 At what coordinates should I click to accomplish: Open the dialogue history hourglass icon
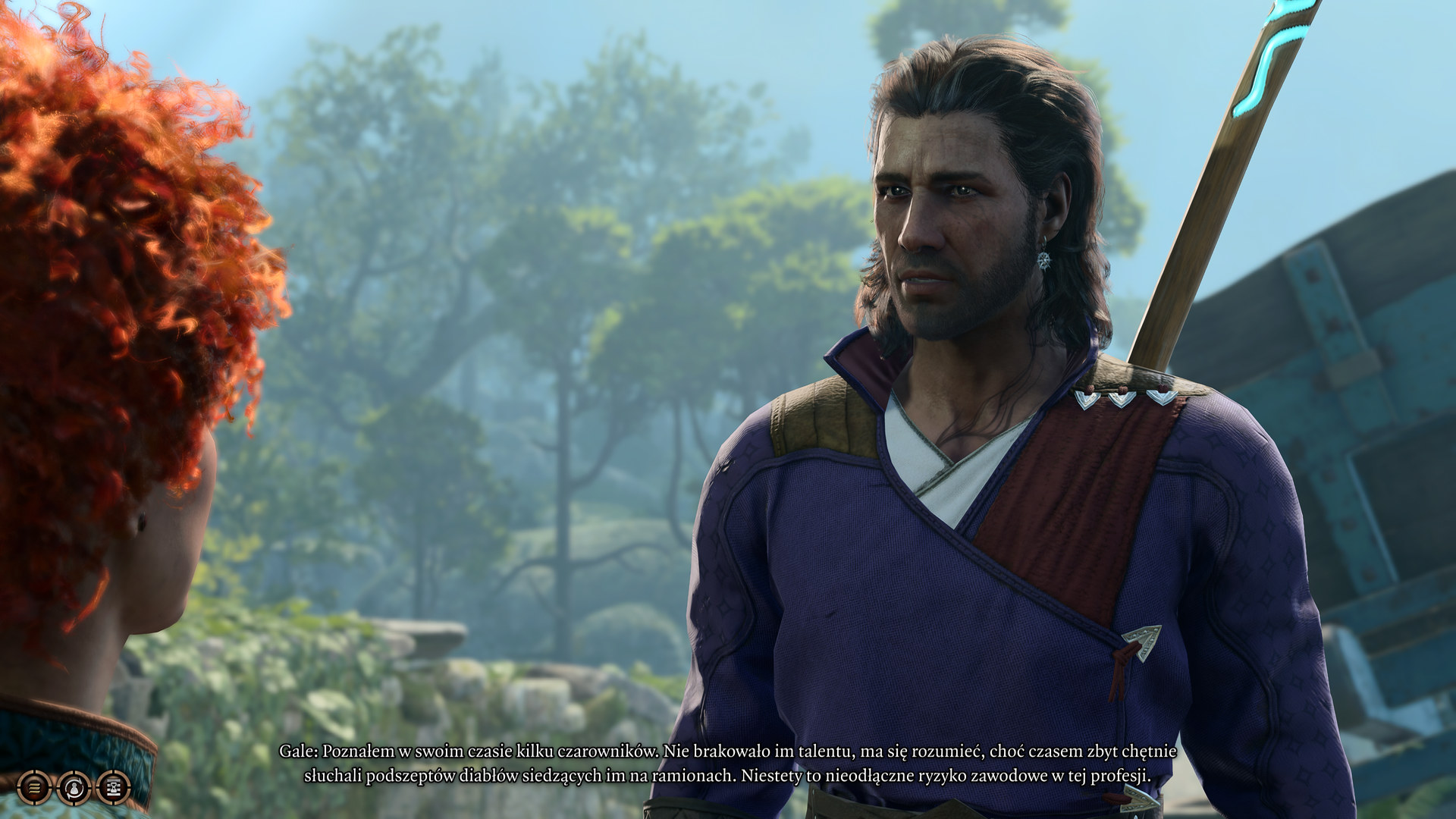tap(113, 787)
